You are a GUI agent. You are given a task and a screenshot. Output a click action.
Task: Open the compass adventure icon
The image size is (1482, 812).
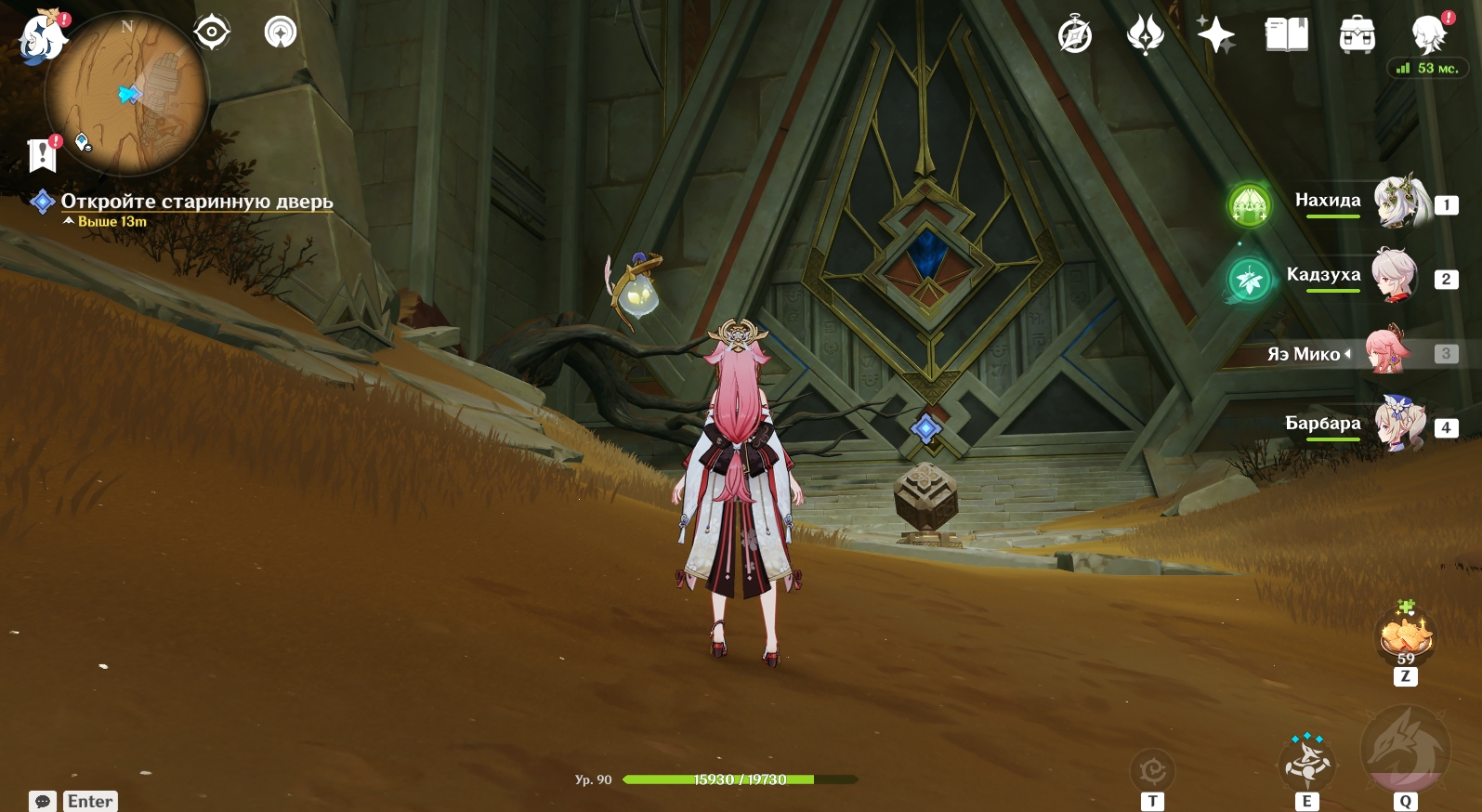click(x=1075, y=35)
